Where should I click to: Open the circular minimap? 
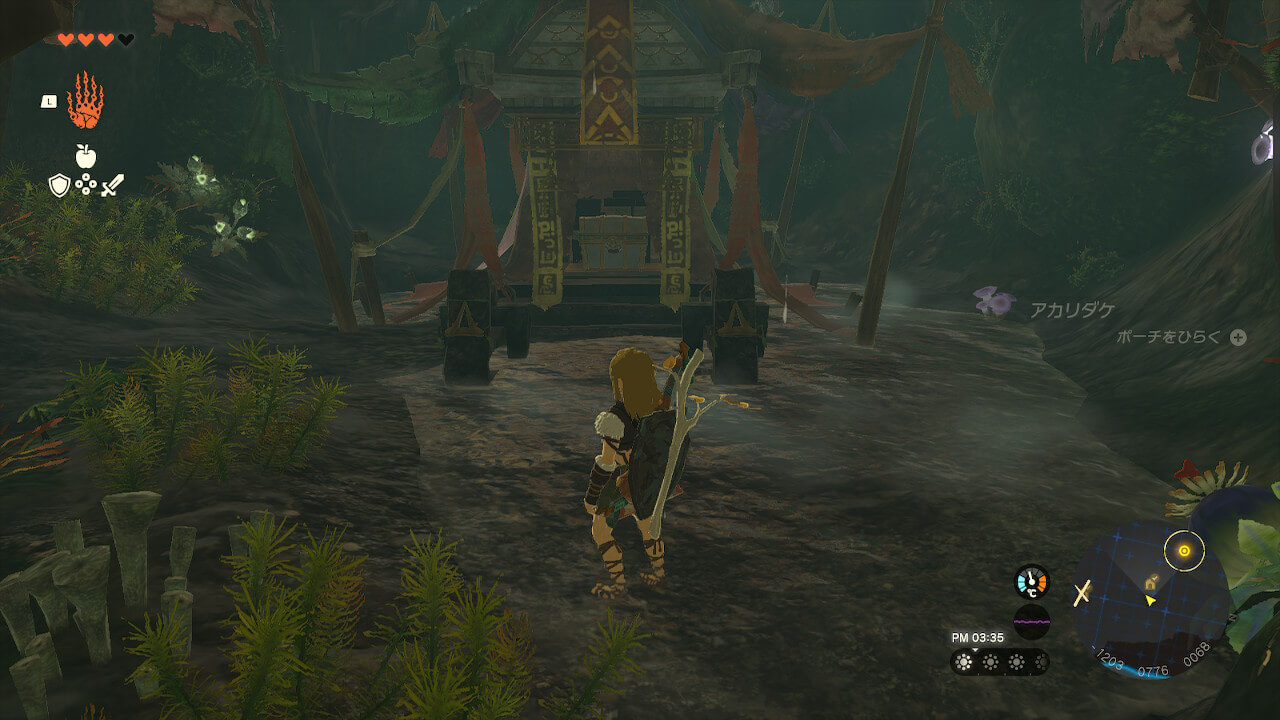(1151, 597)
